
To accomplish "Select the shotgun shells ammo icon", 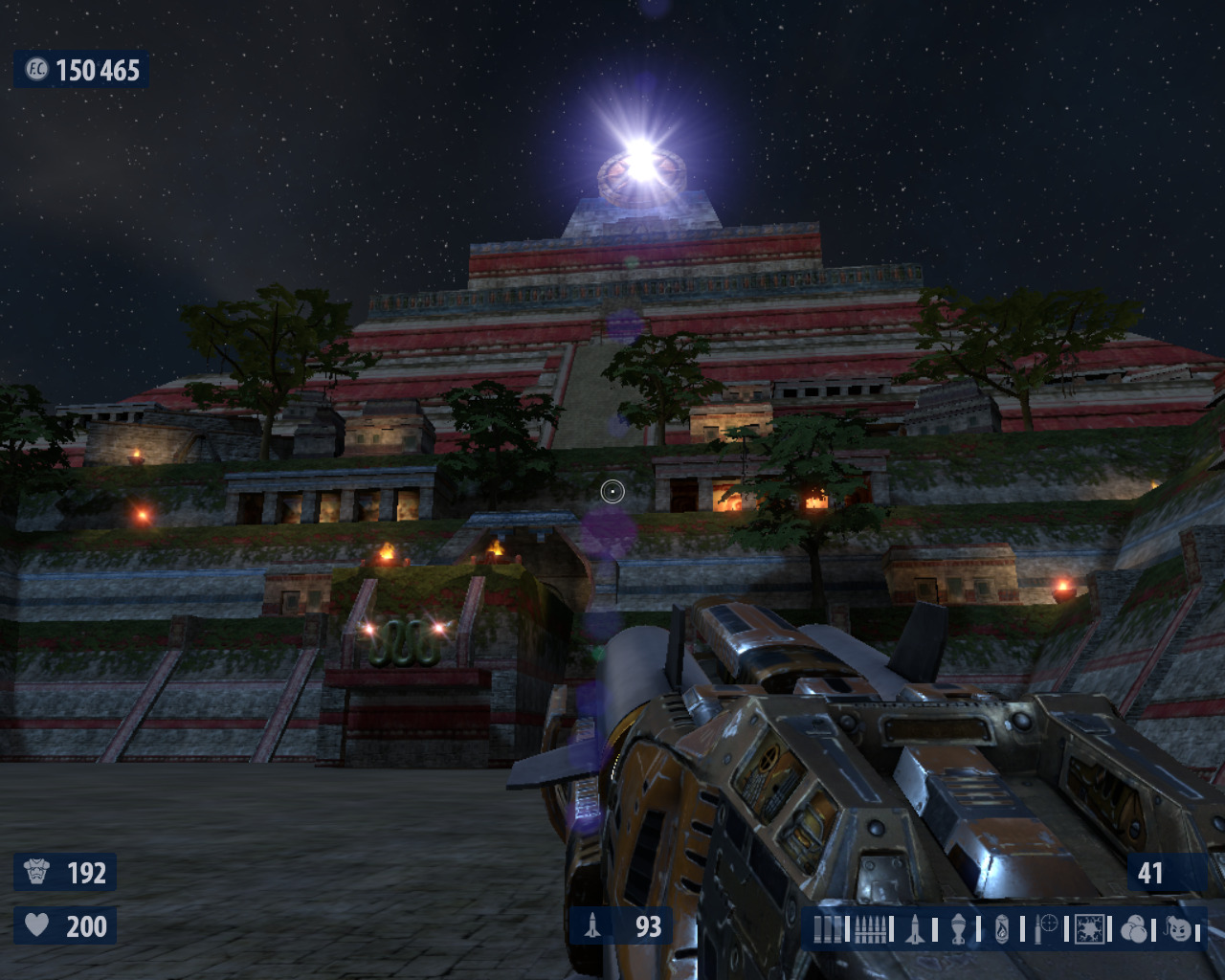I will coord(827,929).
